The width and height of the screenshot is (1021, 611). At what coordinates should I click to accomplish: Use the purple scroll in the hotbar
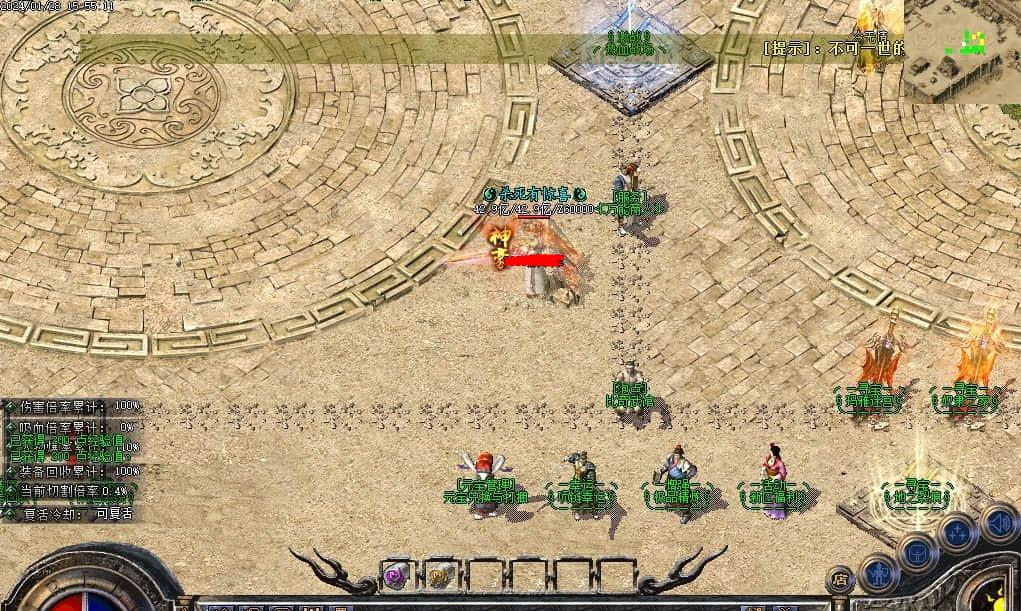pos(396,574)
